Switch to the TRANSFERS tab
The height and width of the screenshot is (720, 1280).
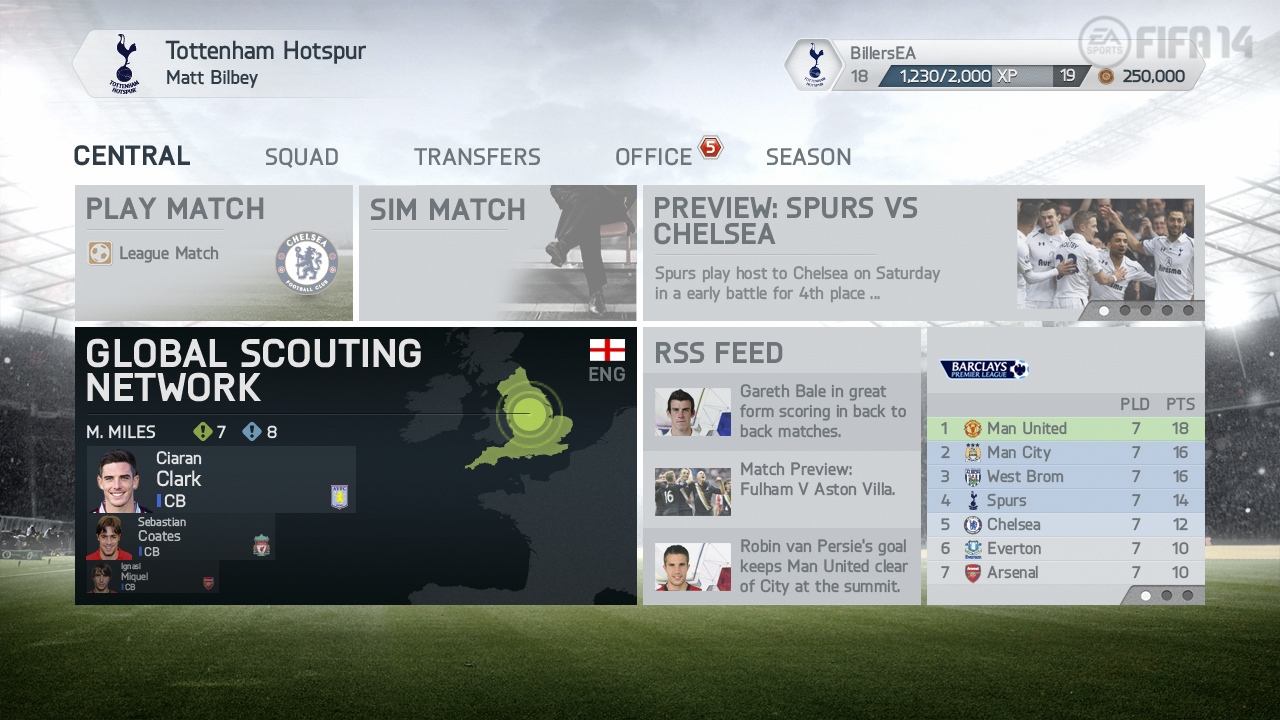(477, 156)
